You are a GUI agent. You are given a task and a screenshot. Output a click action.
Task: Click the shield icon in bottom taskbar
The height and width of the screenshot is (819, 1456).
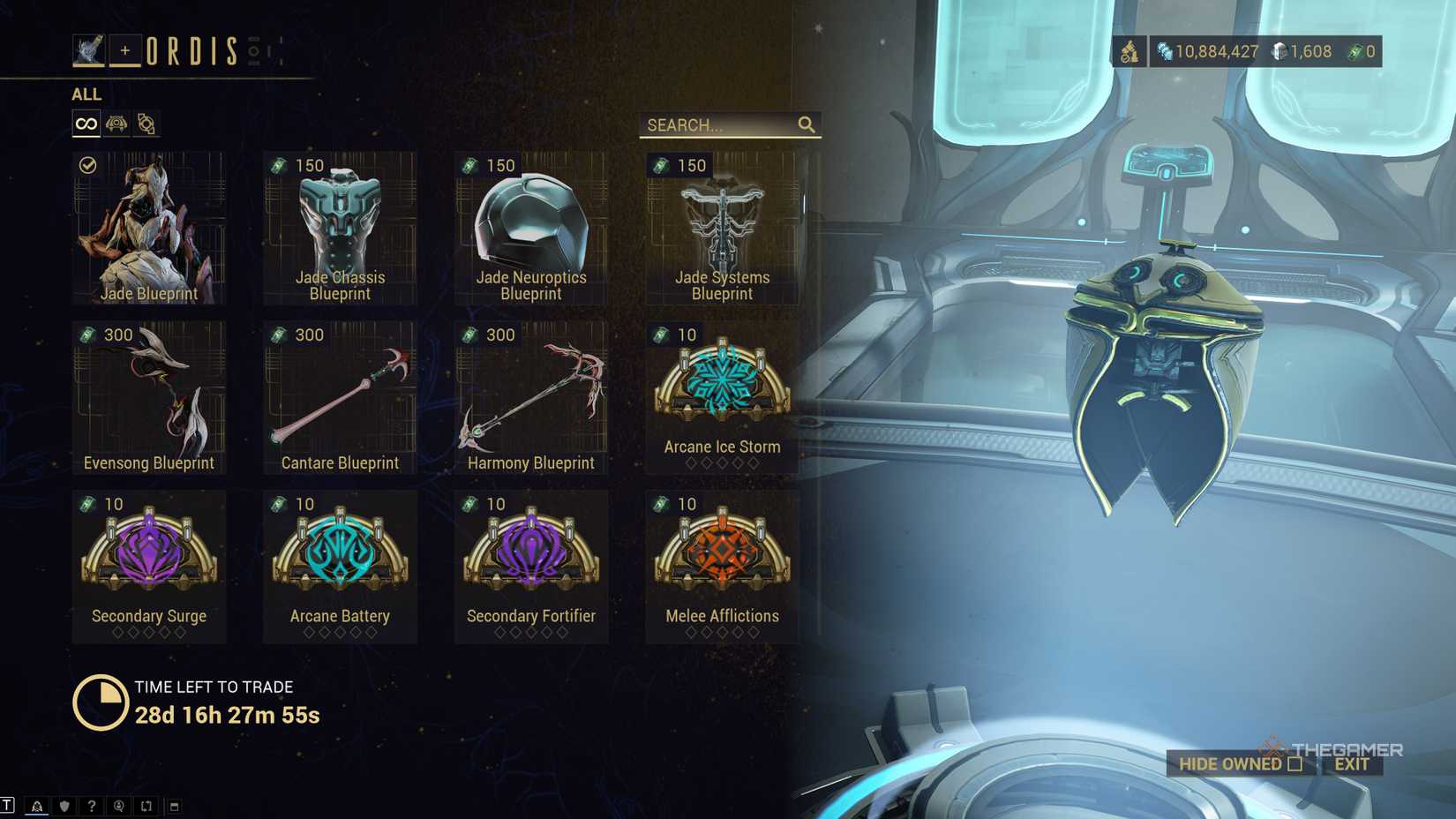[x=64, y=806]
